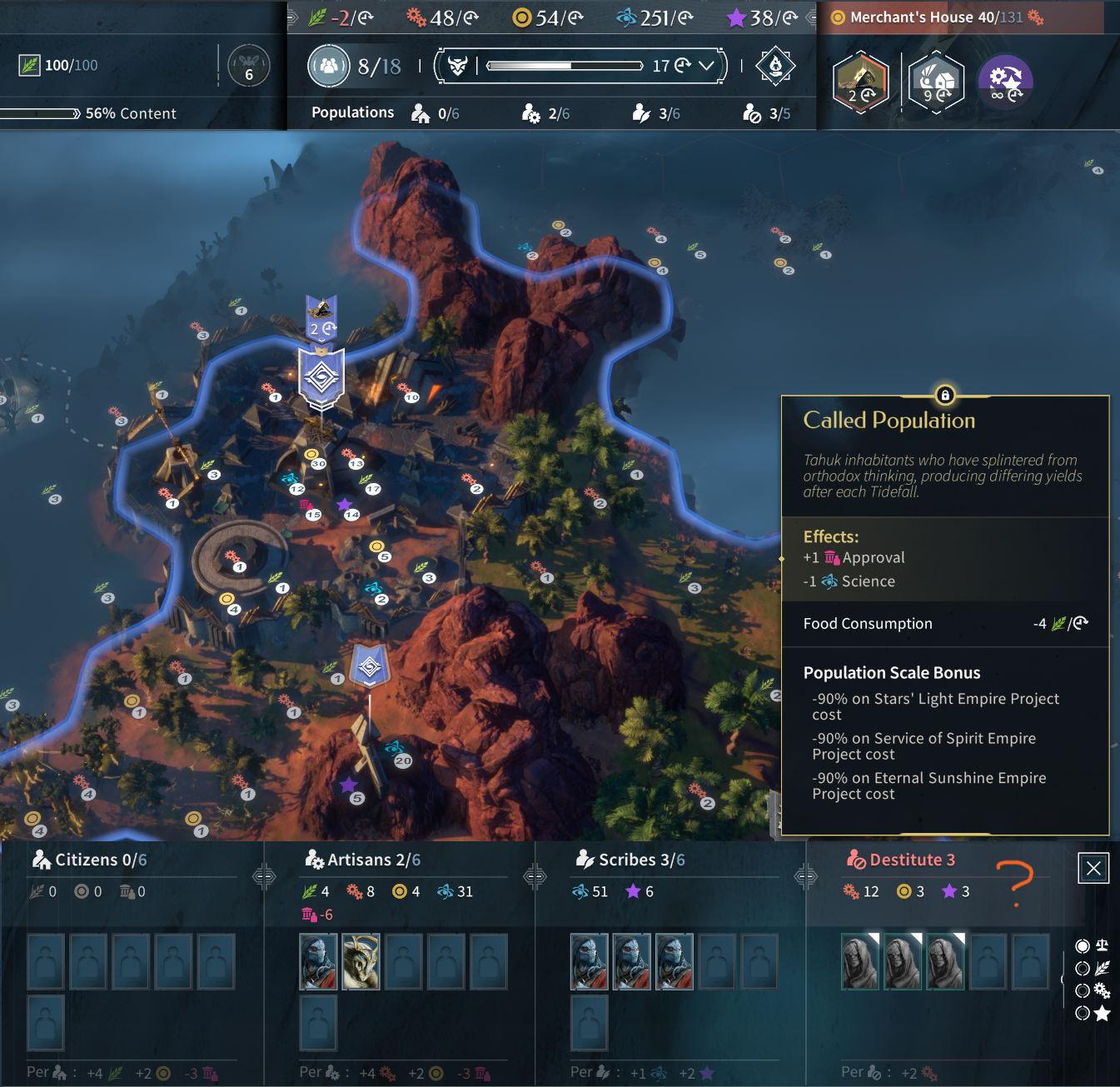Close the population management panel
Viewport: 1120px width, 1087px height.
pos(1093,869)
